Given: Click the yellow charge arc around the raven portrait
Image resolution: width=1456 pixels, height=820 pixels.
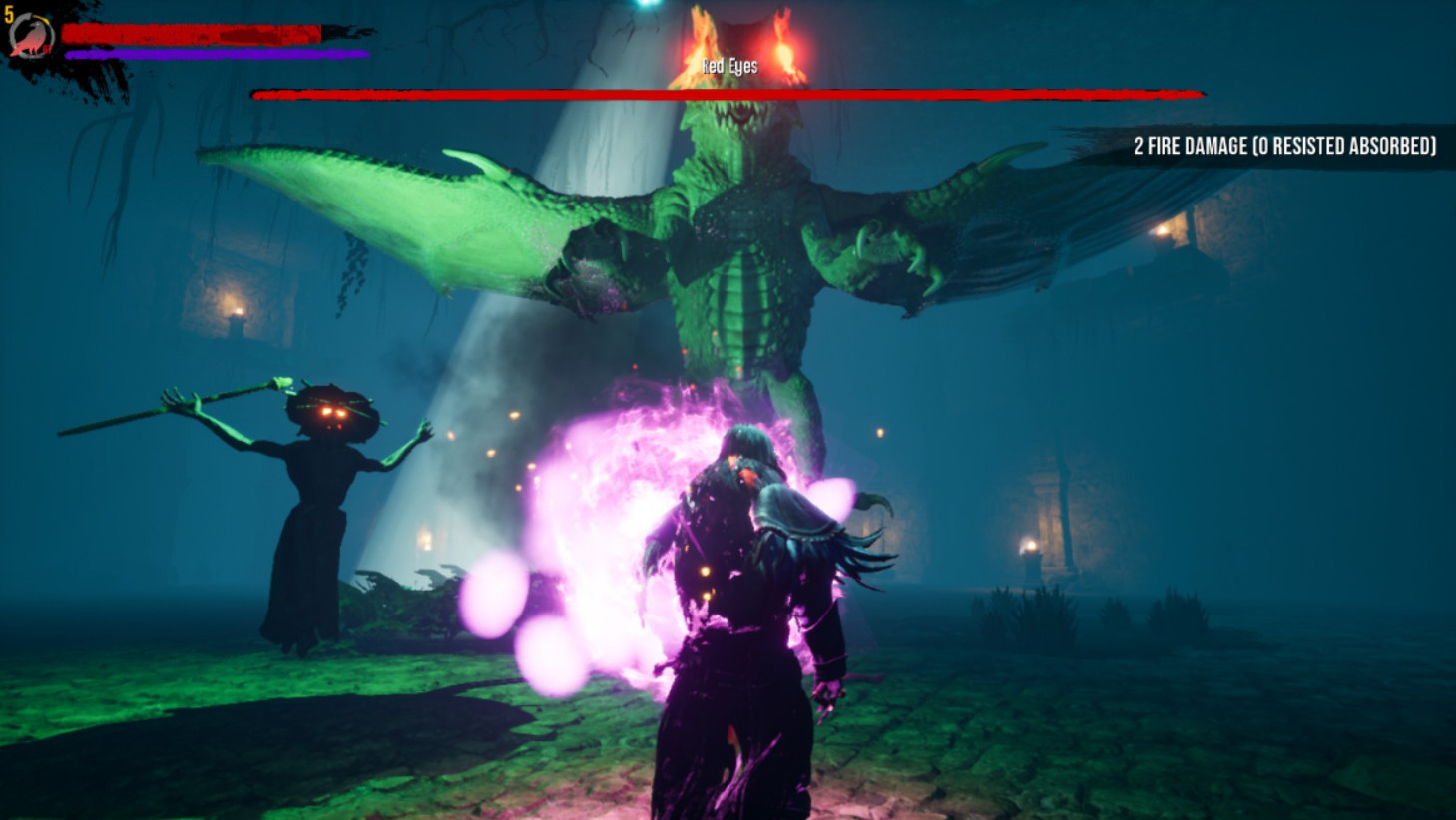Looking at the screenshot, I should click(39, 17).
